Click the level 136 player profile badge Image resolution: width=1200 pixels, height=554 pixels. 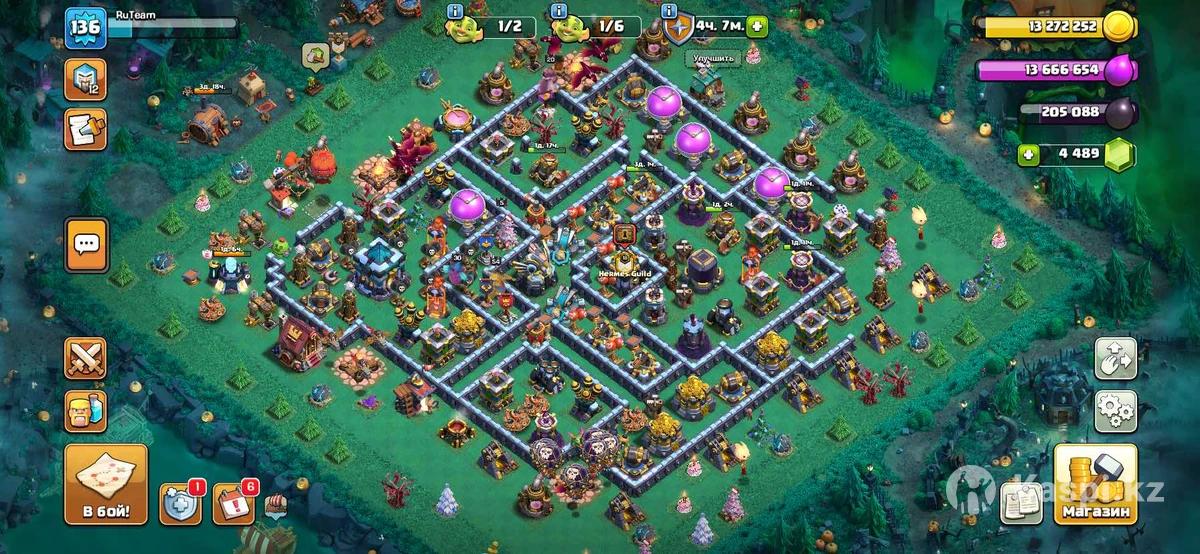click(85, 27)
